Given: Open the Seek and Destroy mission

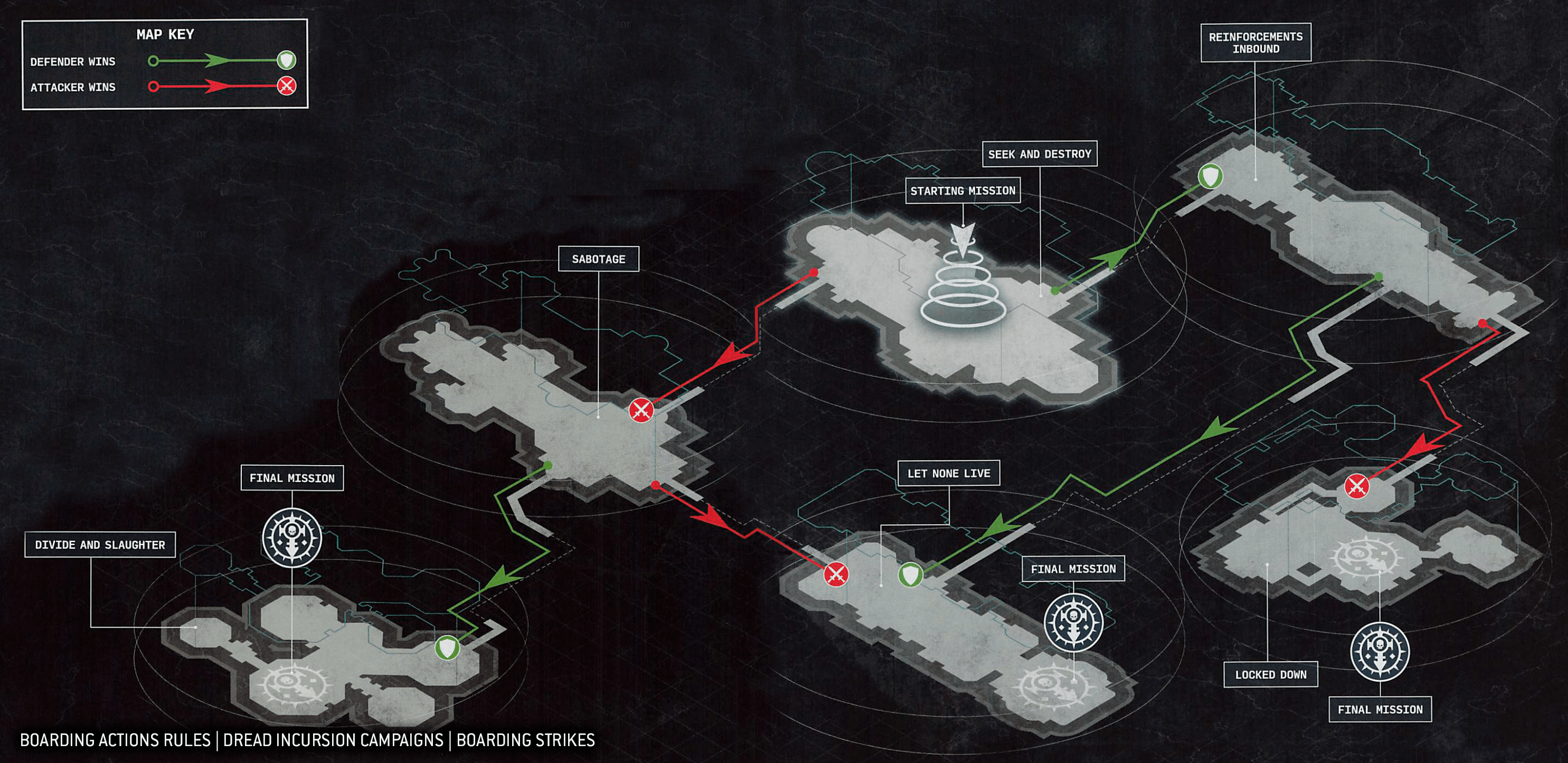Looking at the screenshot, I should tap(1039, 155).
